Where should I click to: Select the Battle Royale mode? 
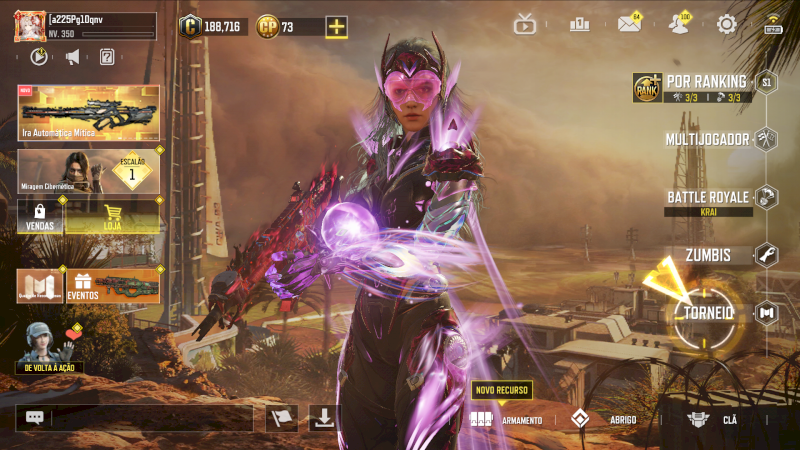(x=709, y=197)
